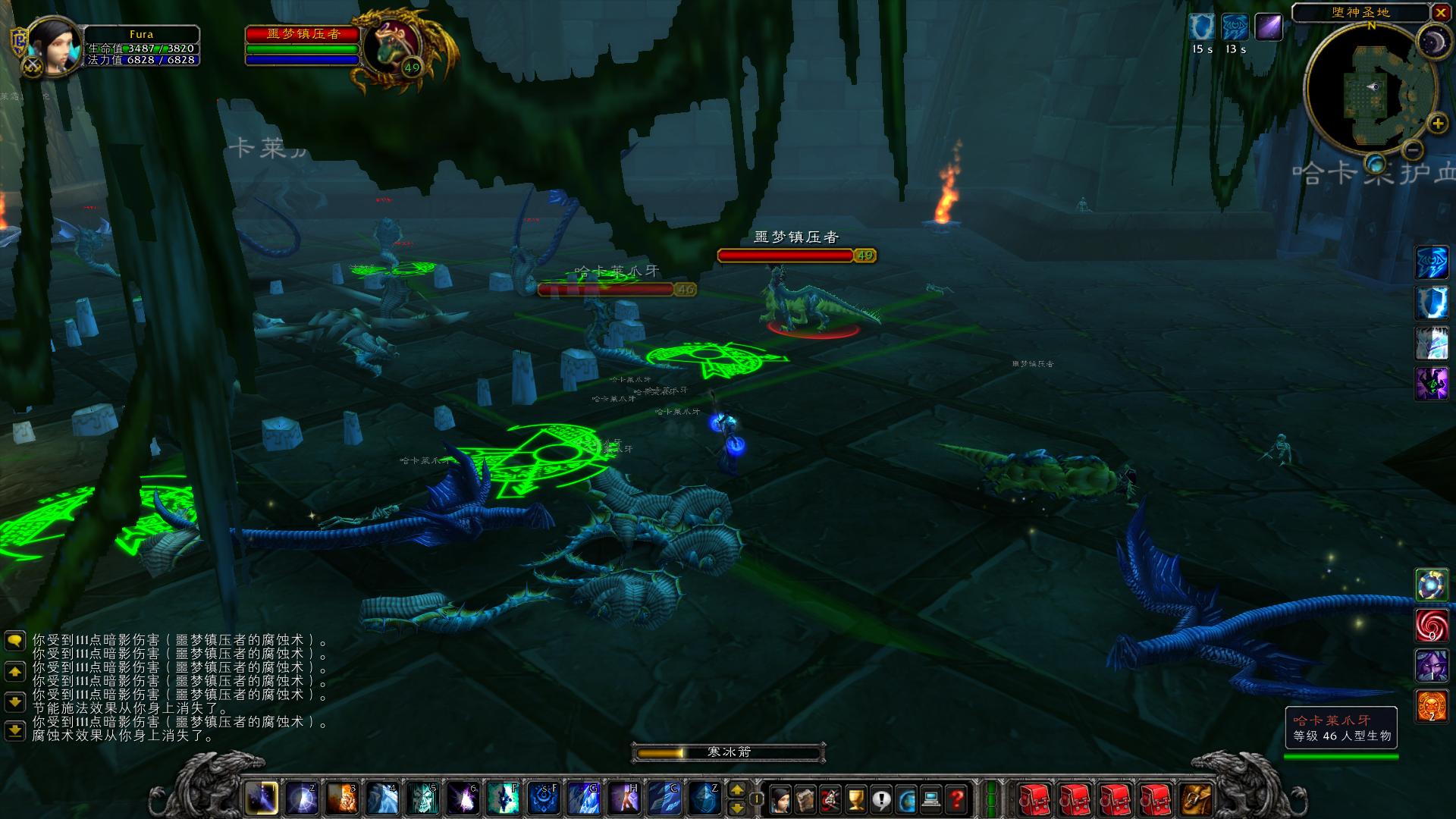
Task: Click the minimap's moon day-night indicator
Action: [1434, 41]
